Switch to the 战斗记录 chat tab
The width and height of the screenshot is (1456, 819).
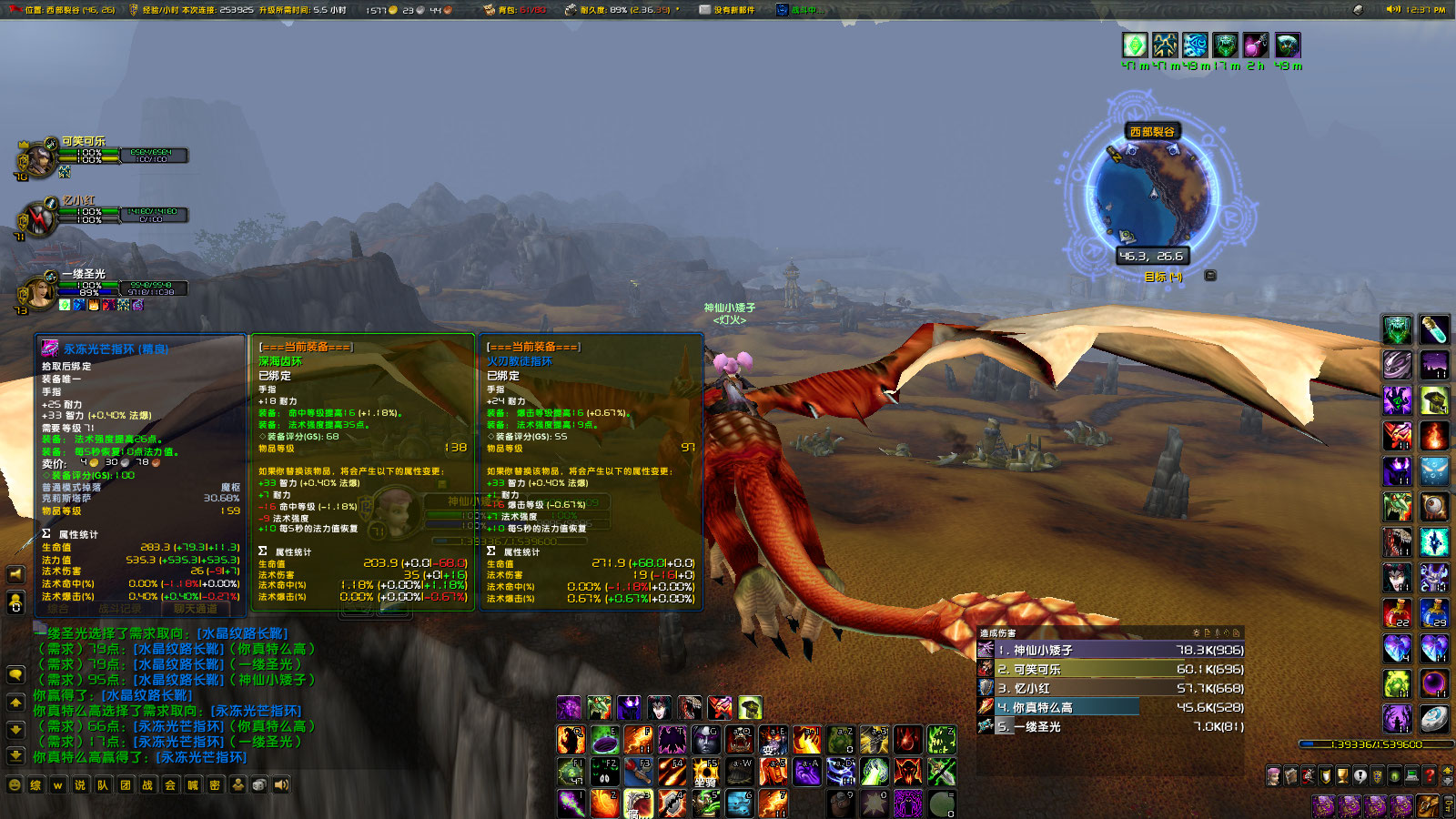120,606
